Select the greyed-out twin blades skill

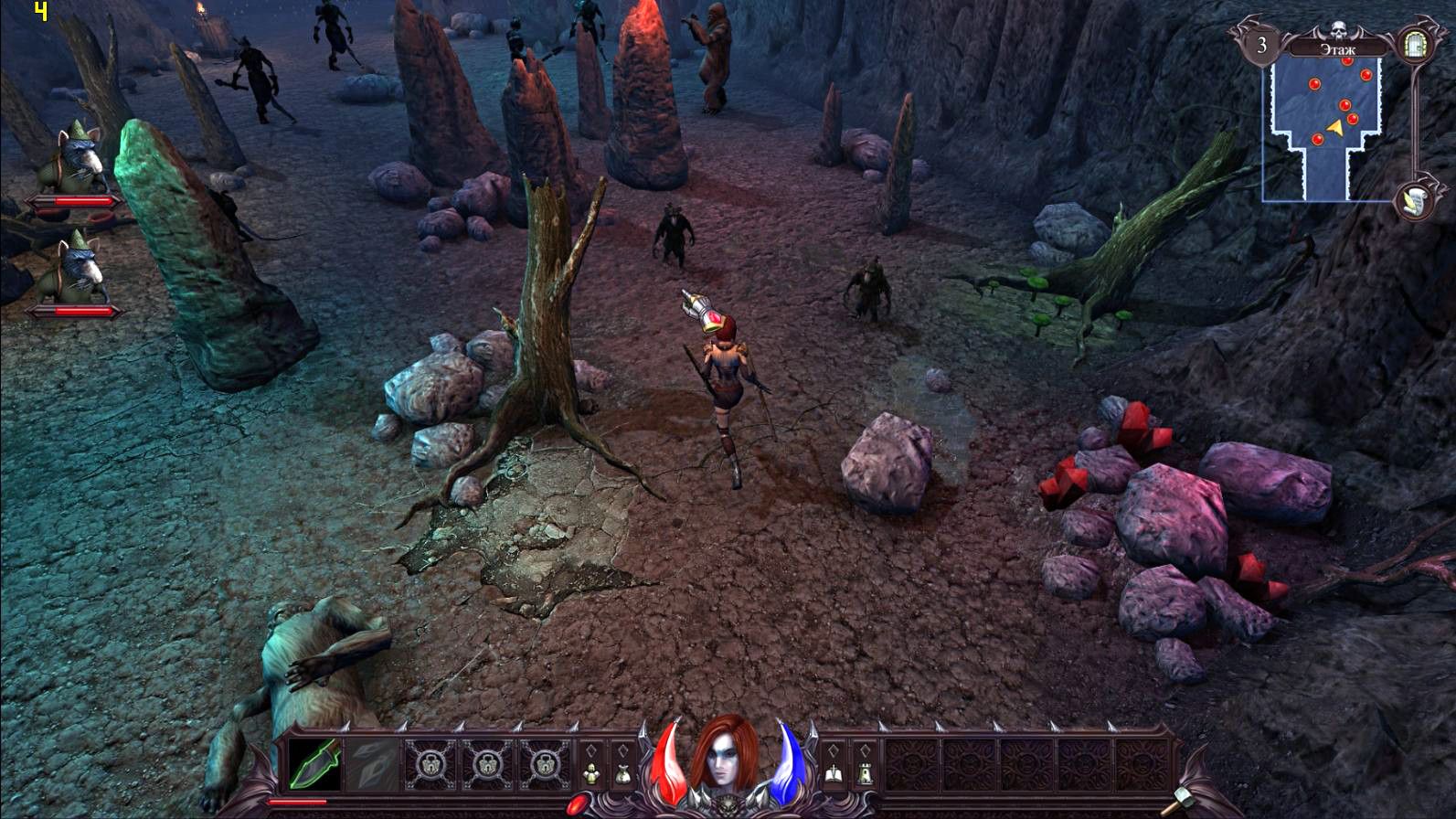(x=373, y=764)
